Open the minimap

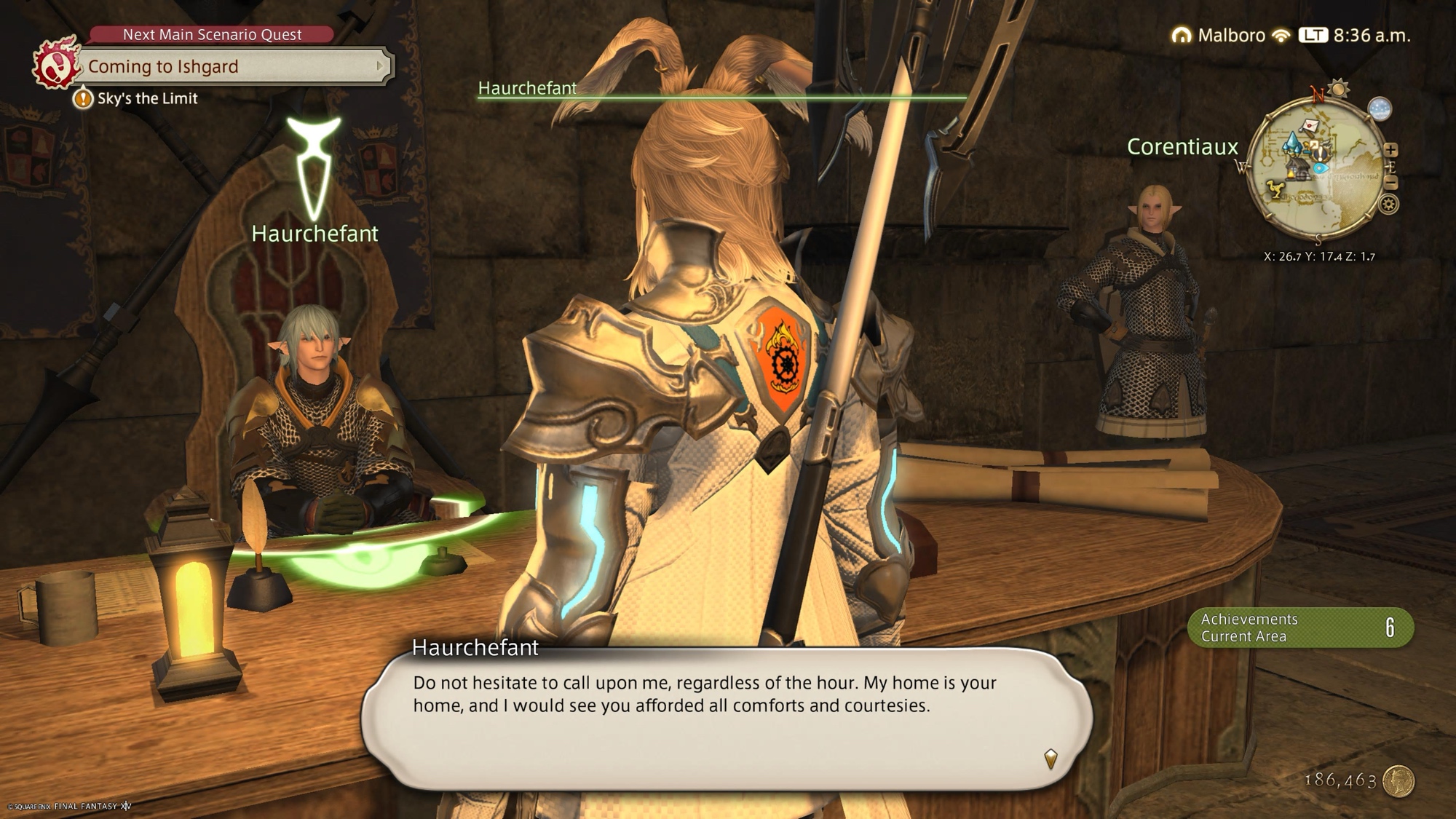(x=1318, y=169)
